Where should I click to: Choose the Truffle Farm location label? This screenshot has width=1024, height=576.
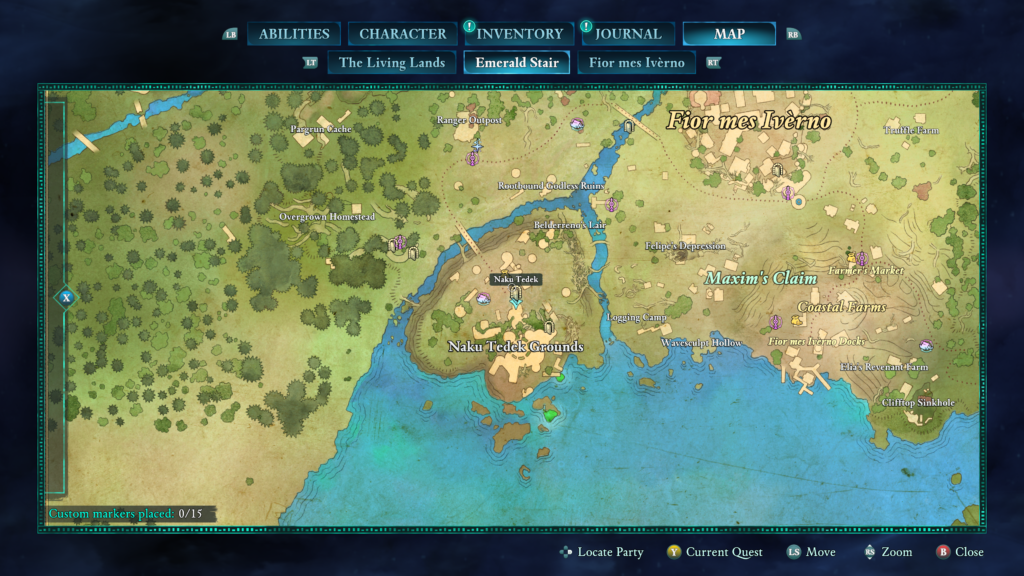tap(912, 130)
